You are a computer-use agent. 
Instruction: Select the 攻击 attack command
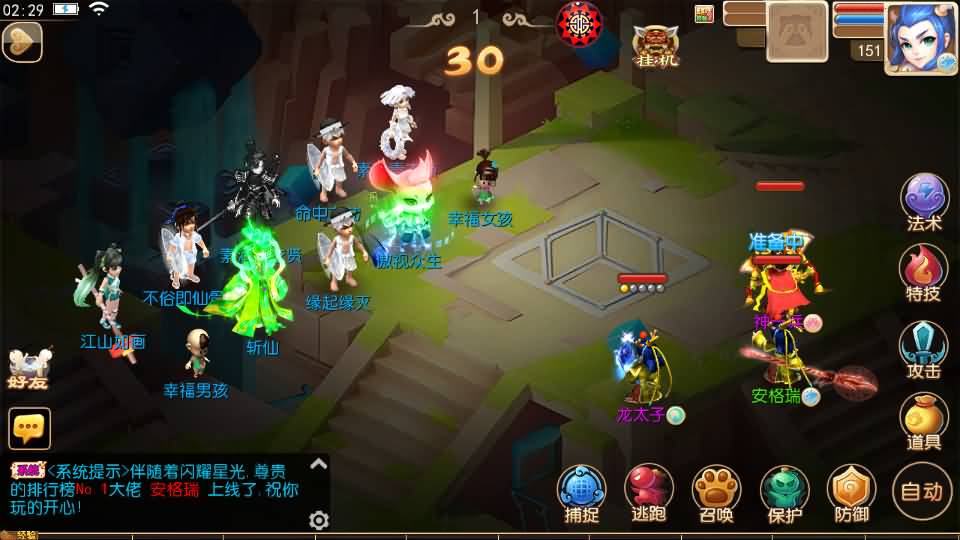923,346
